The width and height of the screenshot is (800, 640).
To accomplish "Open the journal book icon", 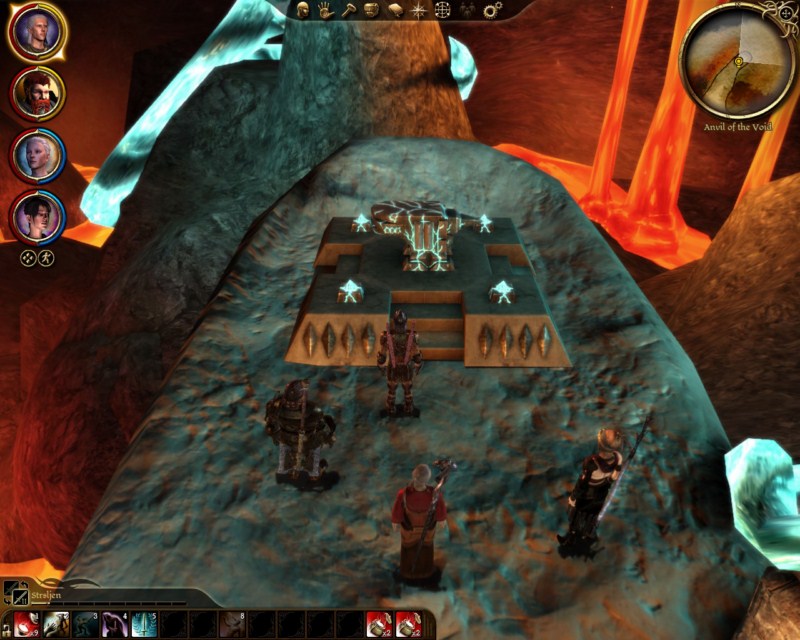I will click(395, 10).
